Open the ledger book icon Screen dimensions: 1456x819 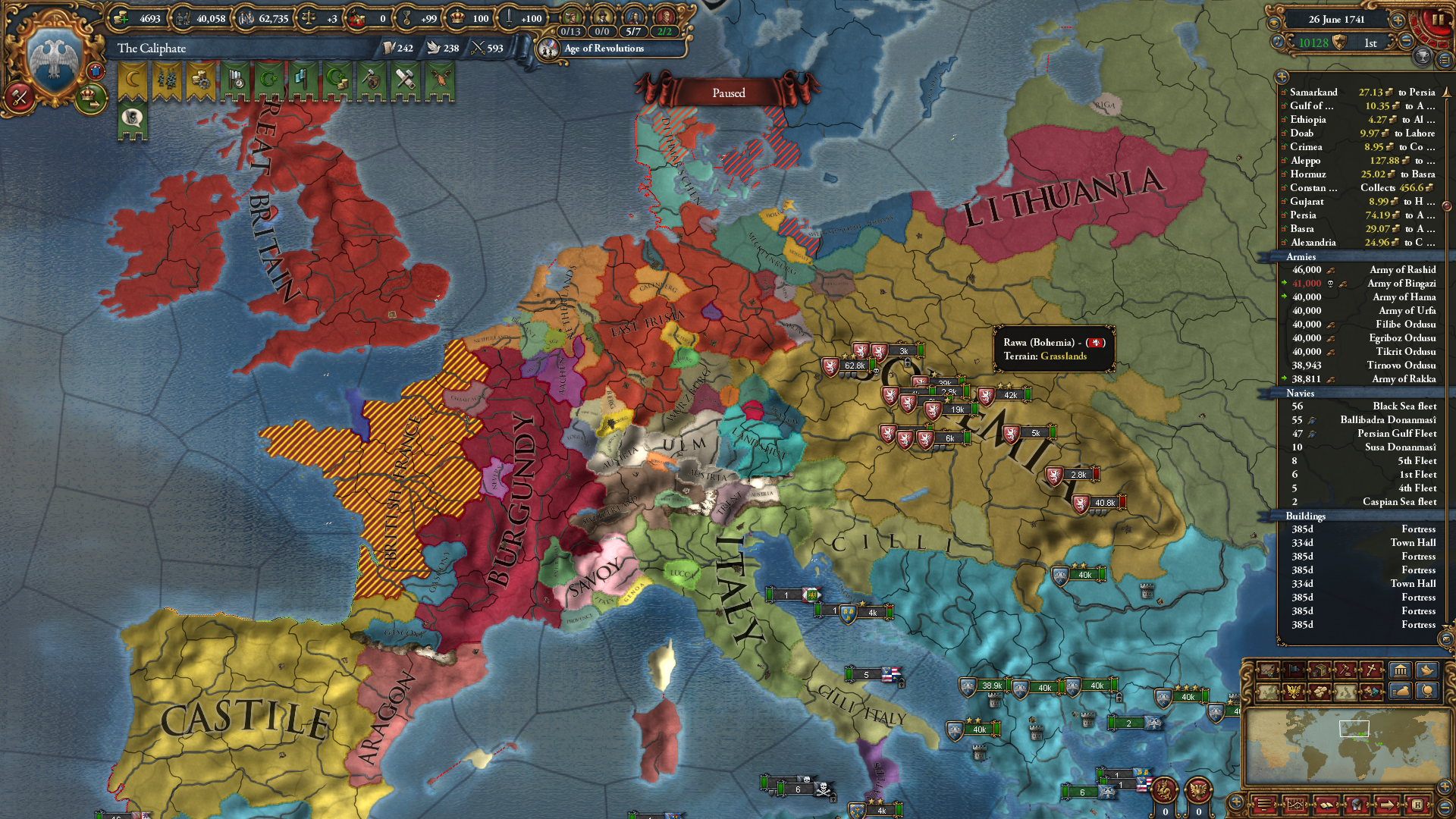point(1326,806)
